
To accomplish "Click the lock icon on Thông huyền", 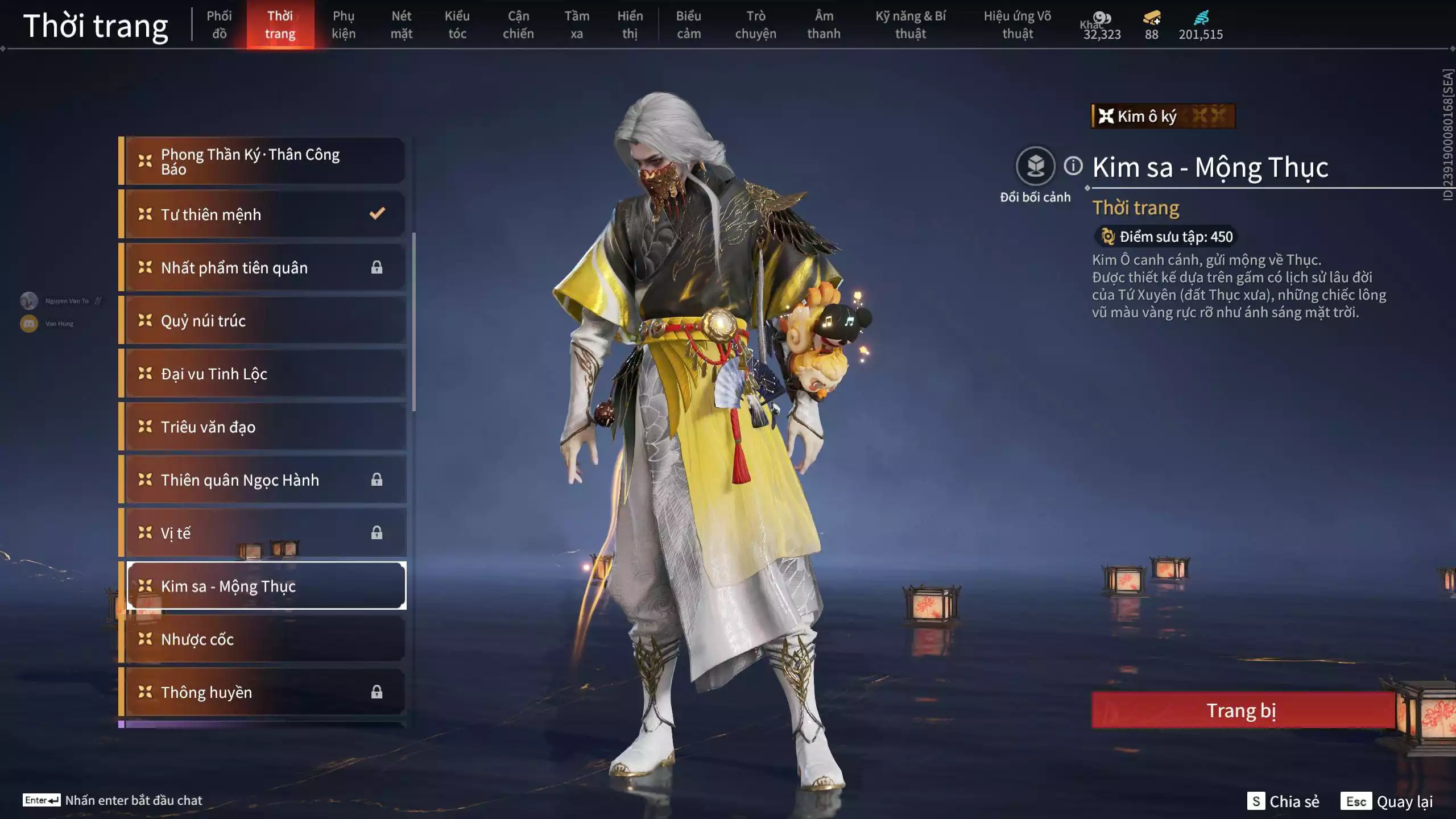I will point(377,692).
